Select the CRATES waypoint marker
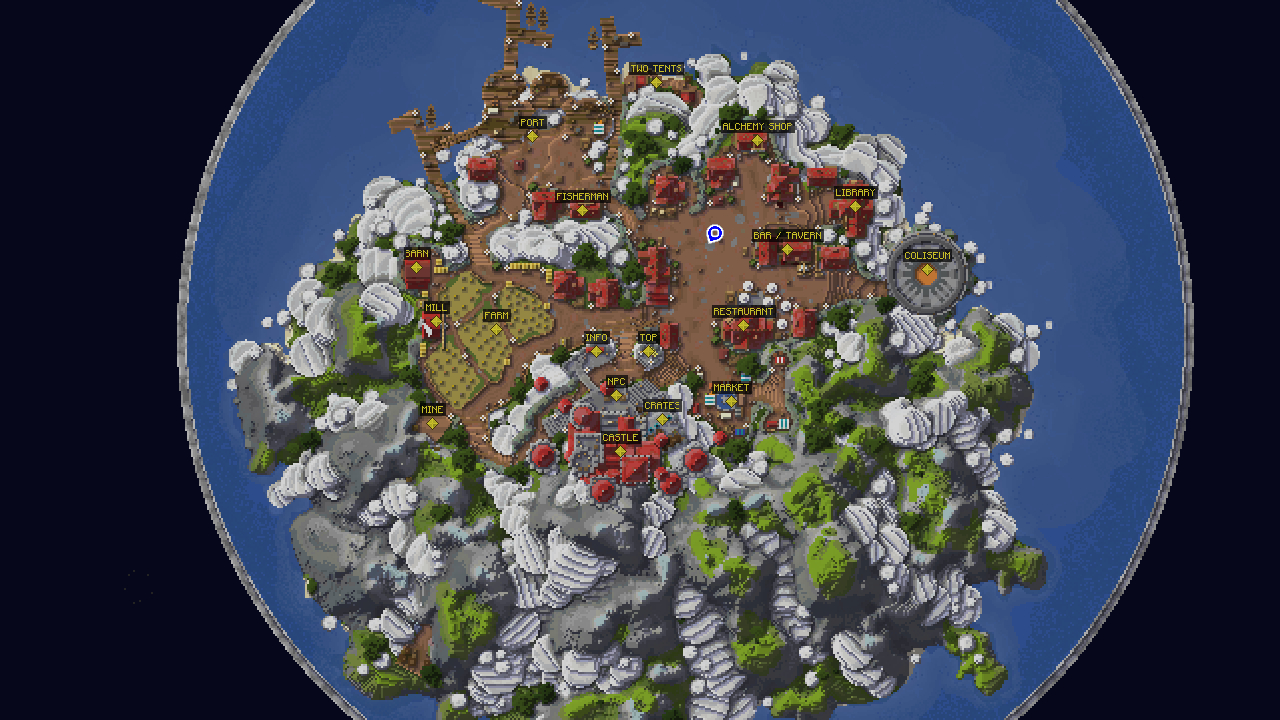The image size is (1280, 720). (x=661, y=419)
